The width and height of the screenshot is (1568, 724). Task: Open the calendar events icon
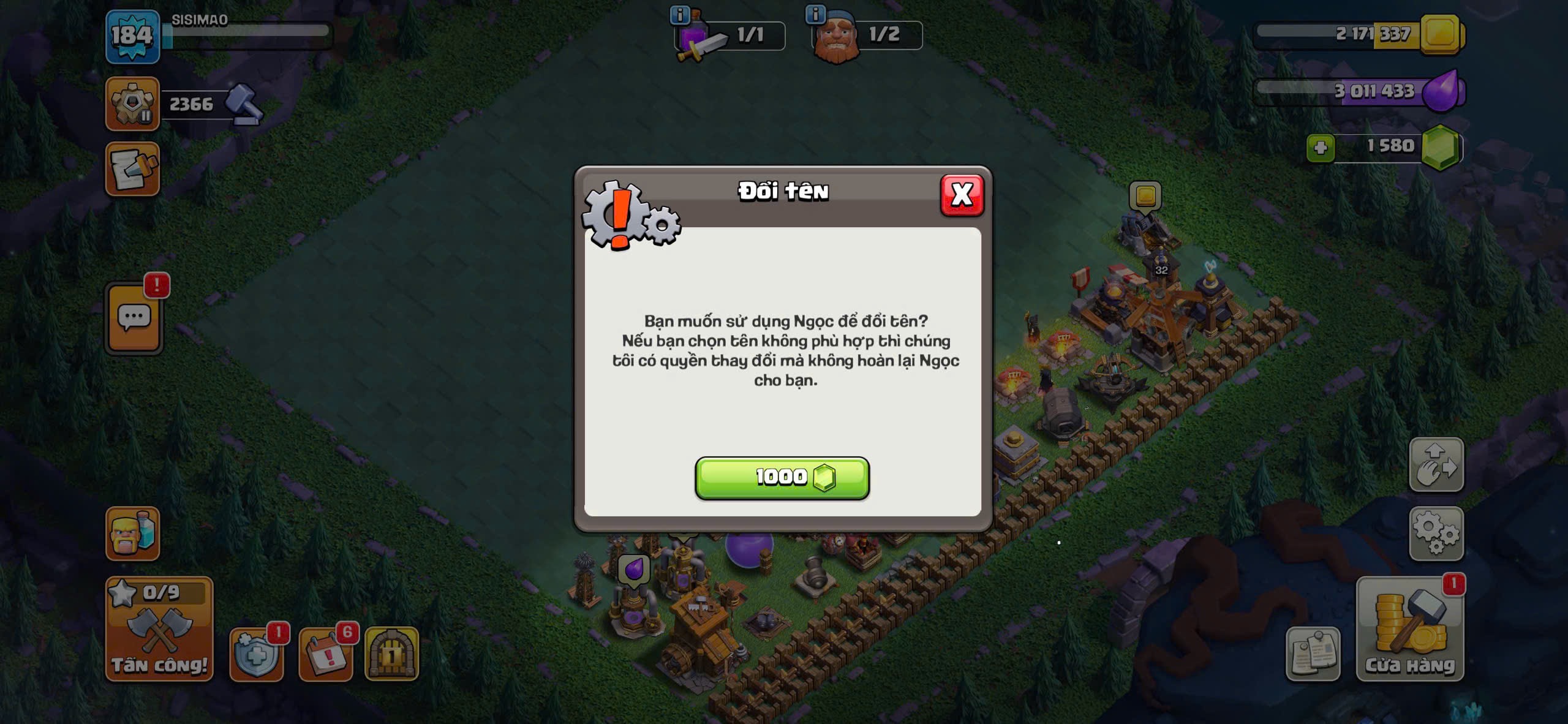pos(325,654)
